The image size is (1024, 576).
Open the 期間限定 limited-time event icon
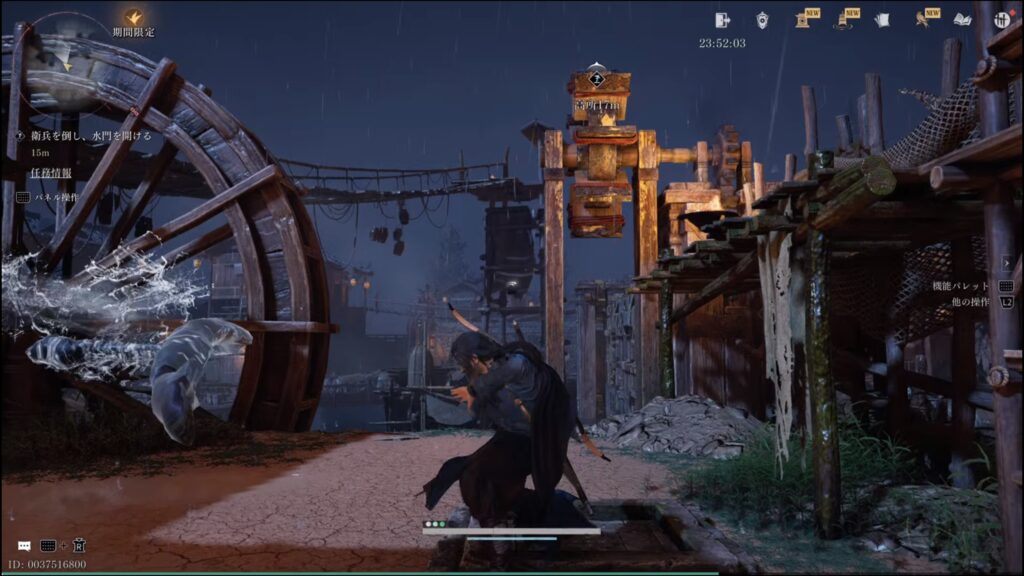(133, 18)
